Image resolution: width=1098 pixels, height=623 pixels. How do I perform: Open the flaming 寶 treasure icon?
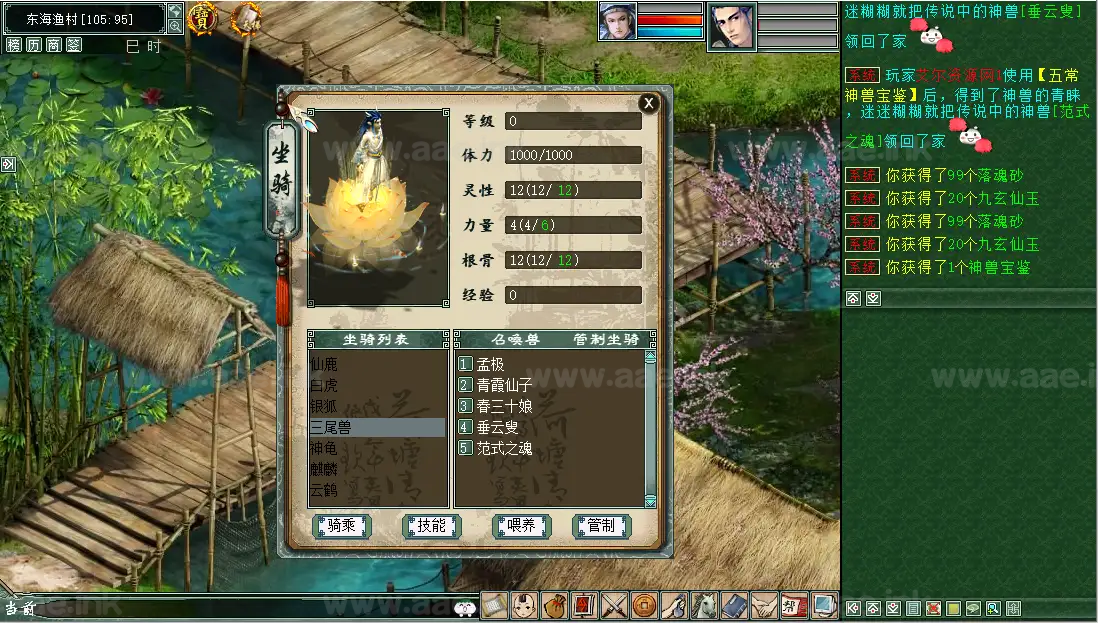point(203,16)
